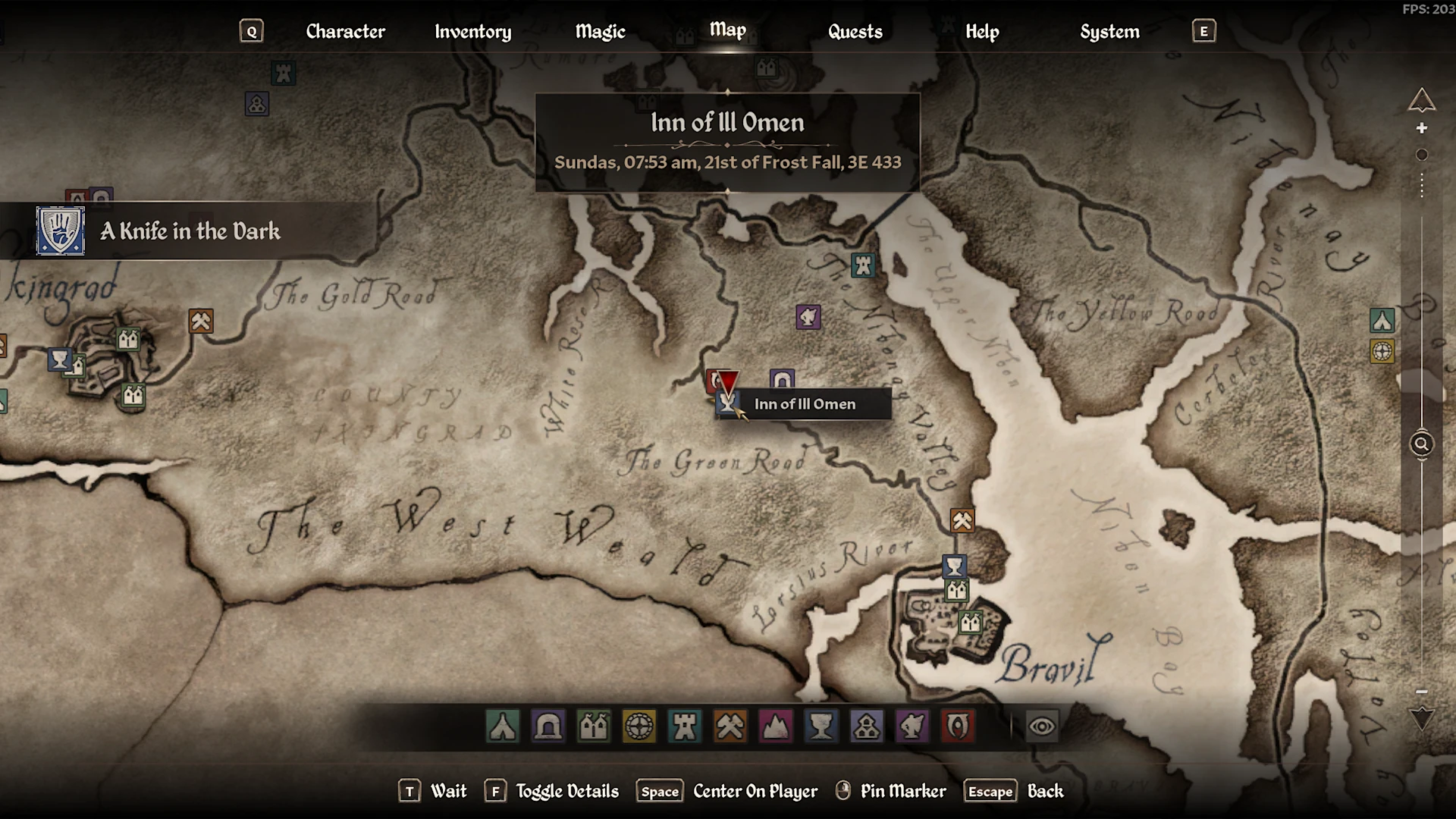Toggle the camp tent map filter

503,726
